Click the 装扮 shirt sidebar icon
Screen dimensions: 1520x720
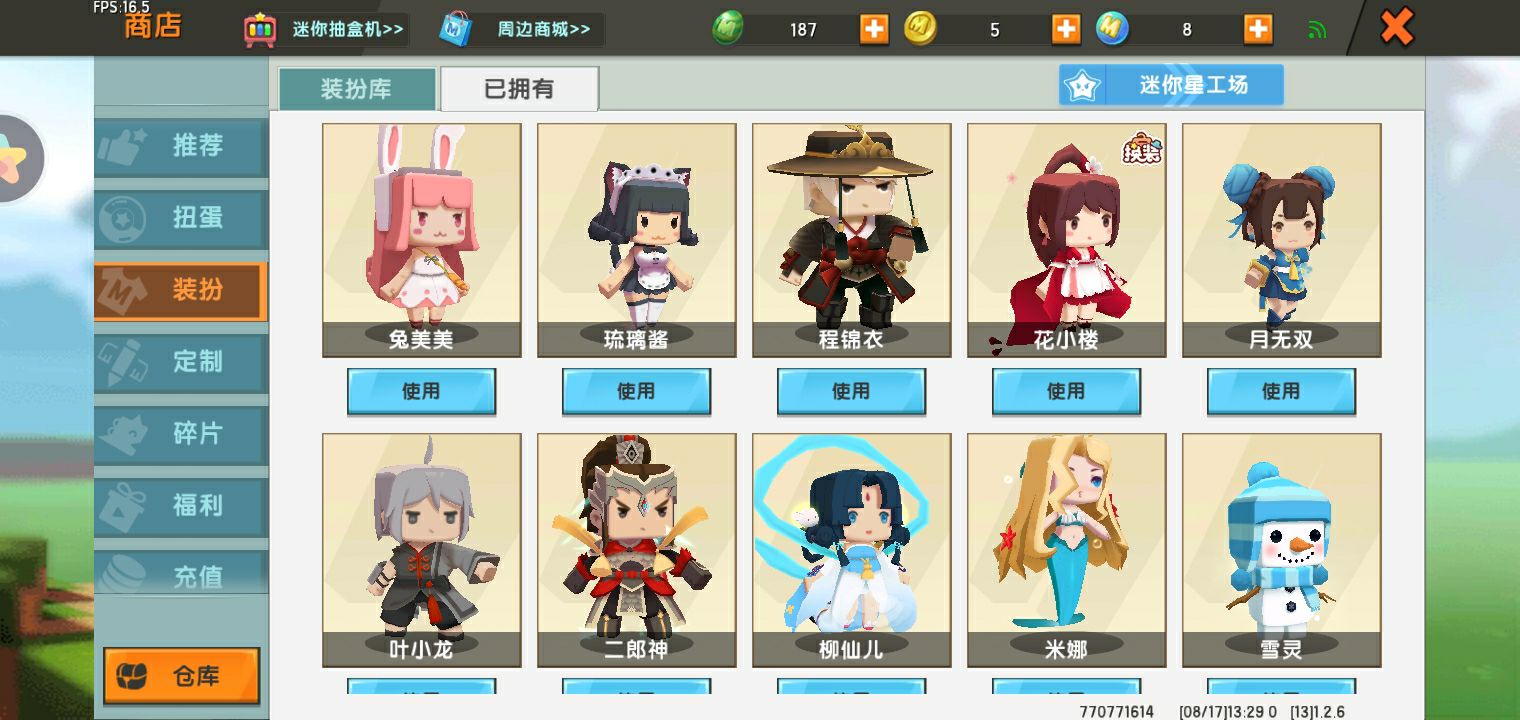(123, 290)
